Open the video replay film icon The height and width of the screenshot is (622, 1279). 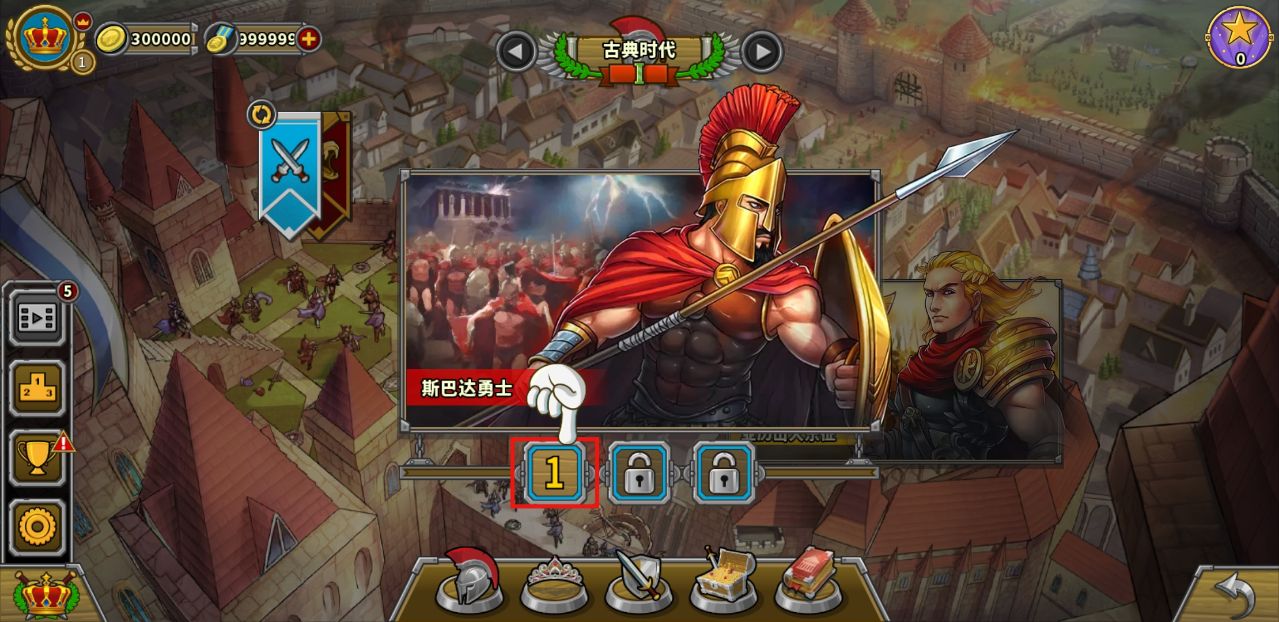tap(38, 318)
